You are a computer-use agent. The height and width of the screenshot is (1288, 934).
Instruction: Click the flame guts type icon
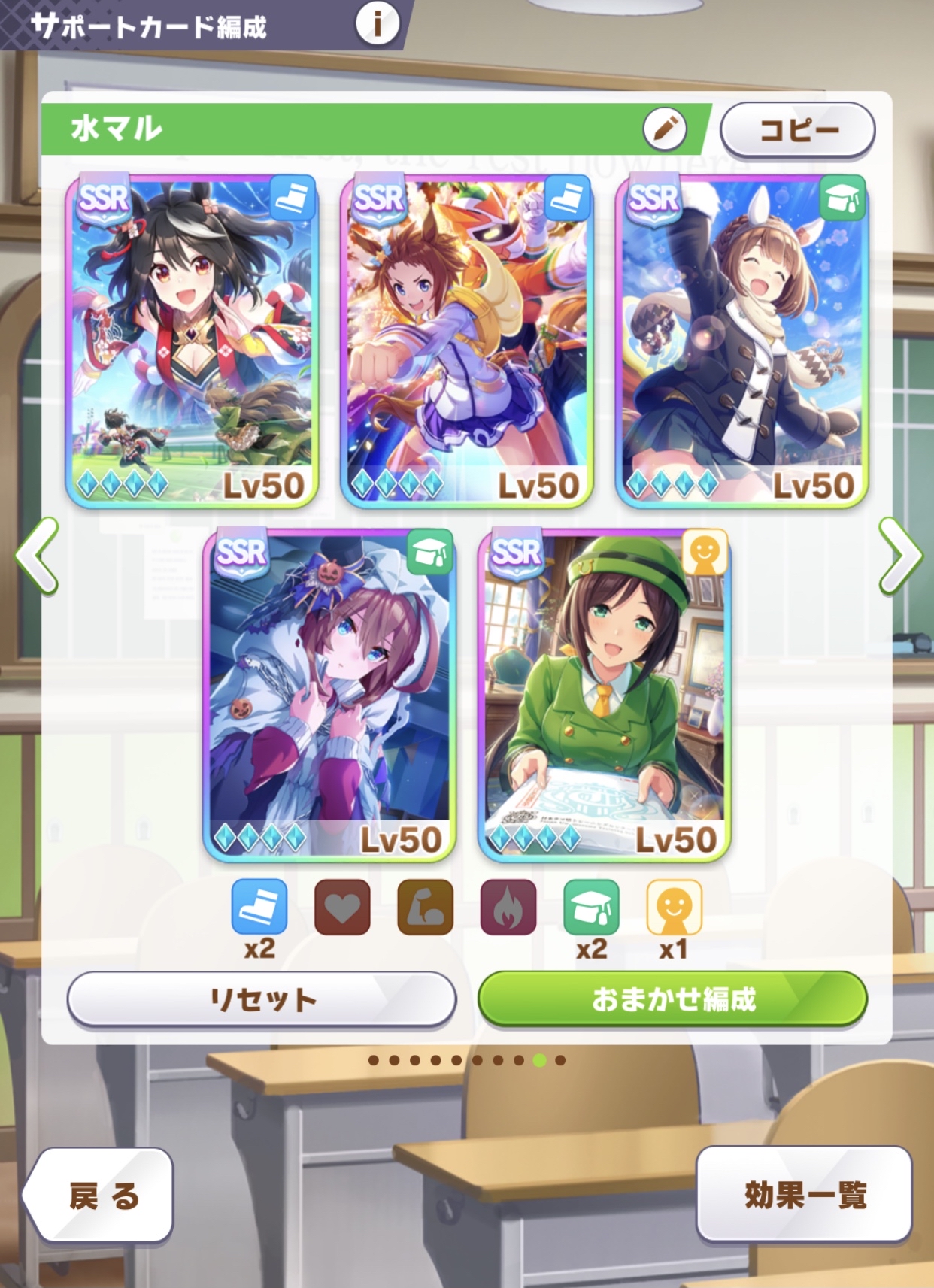pos(508,907)
